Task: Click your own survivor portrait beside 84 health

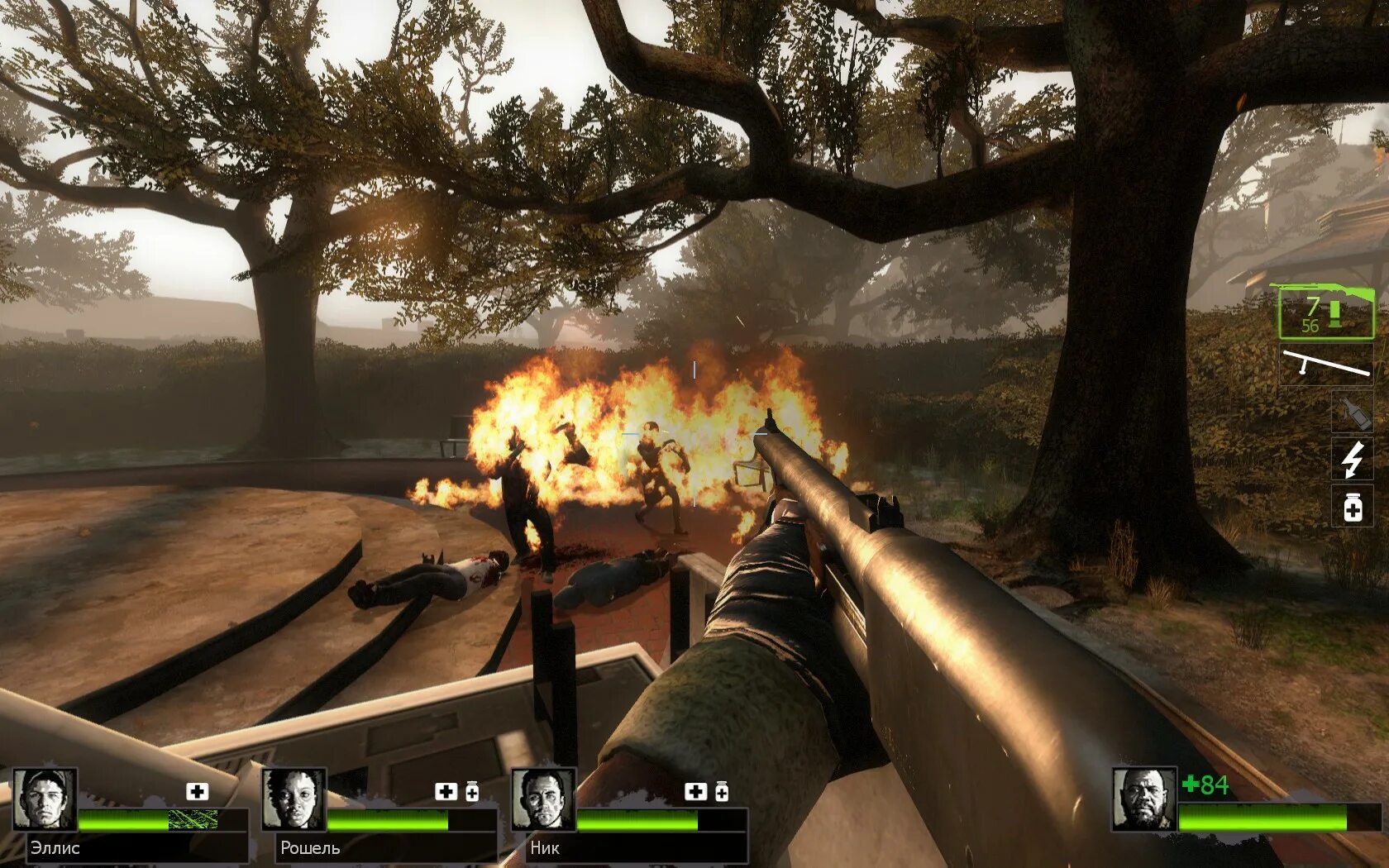Action: point(1143,799)
